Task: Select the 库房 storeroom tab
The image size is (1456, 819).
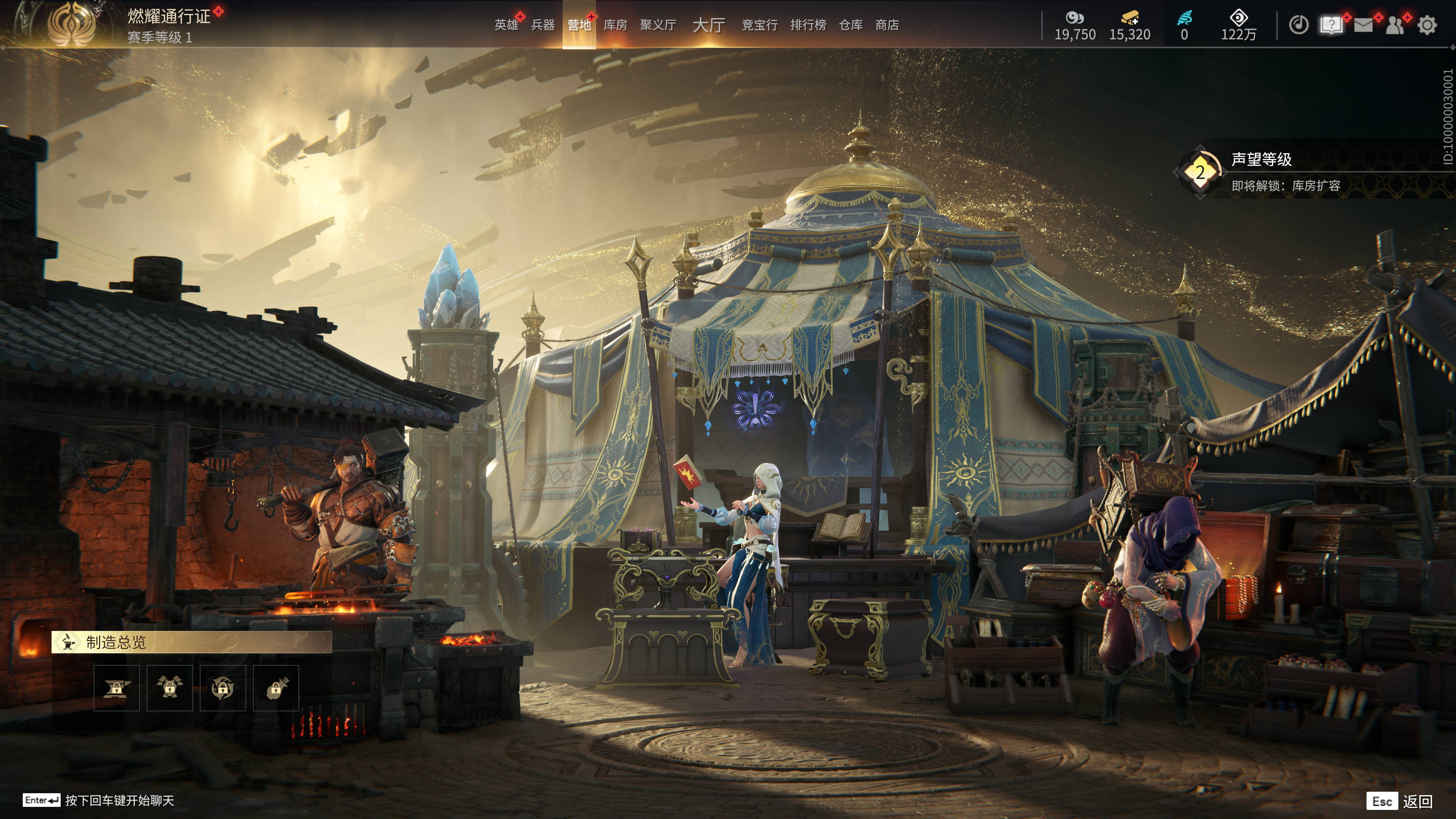Action: point(615,25)
